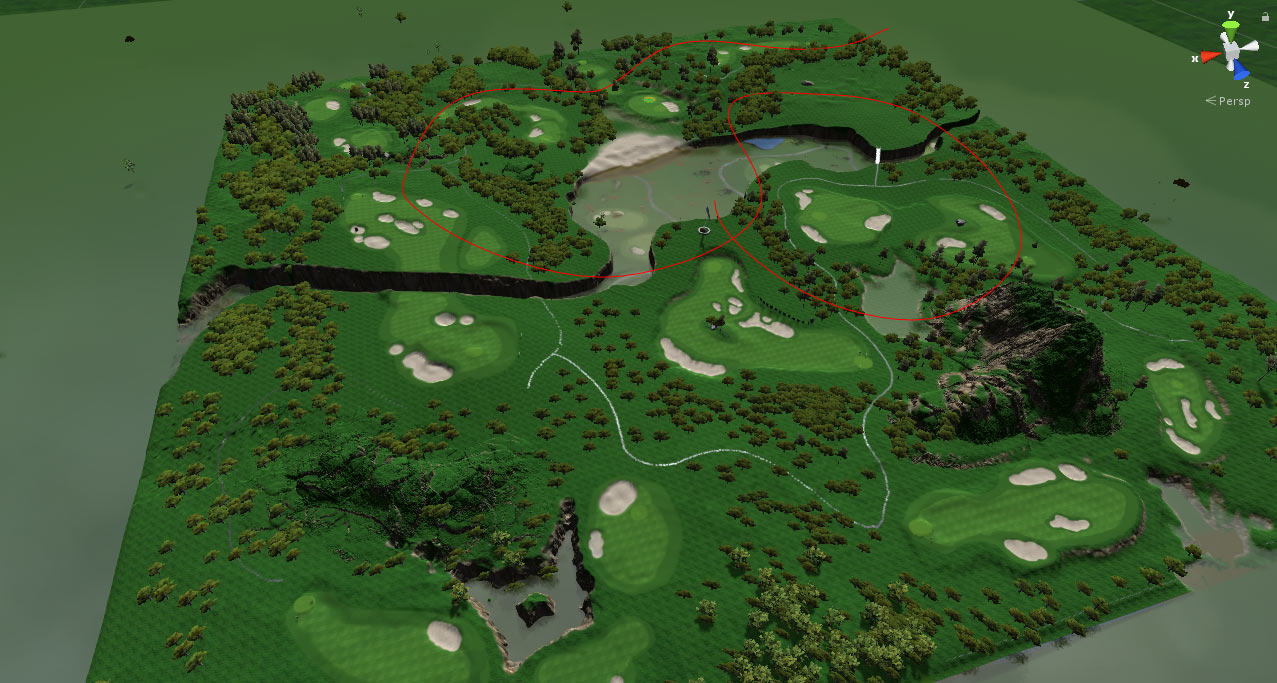1277x683 pixels.
Task: Snap view to the blue Z-axis cone
Action: coord(1241,71)
